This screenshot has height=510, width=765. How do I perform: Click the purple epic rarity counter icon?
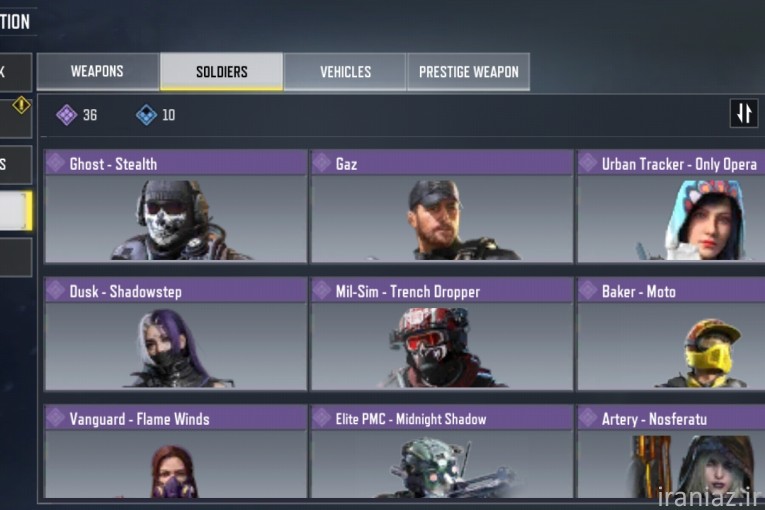(66, 115)
